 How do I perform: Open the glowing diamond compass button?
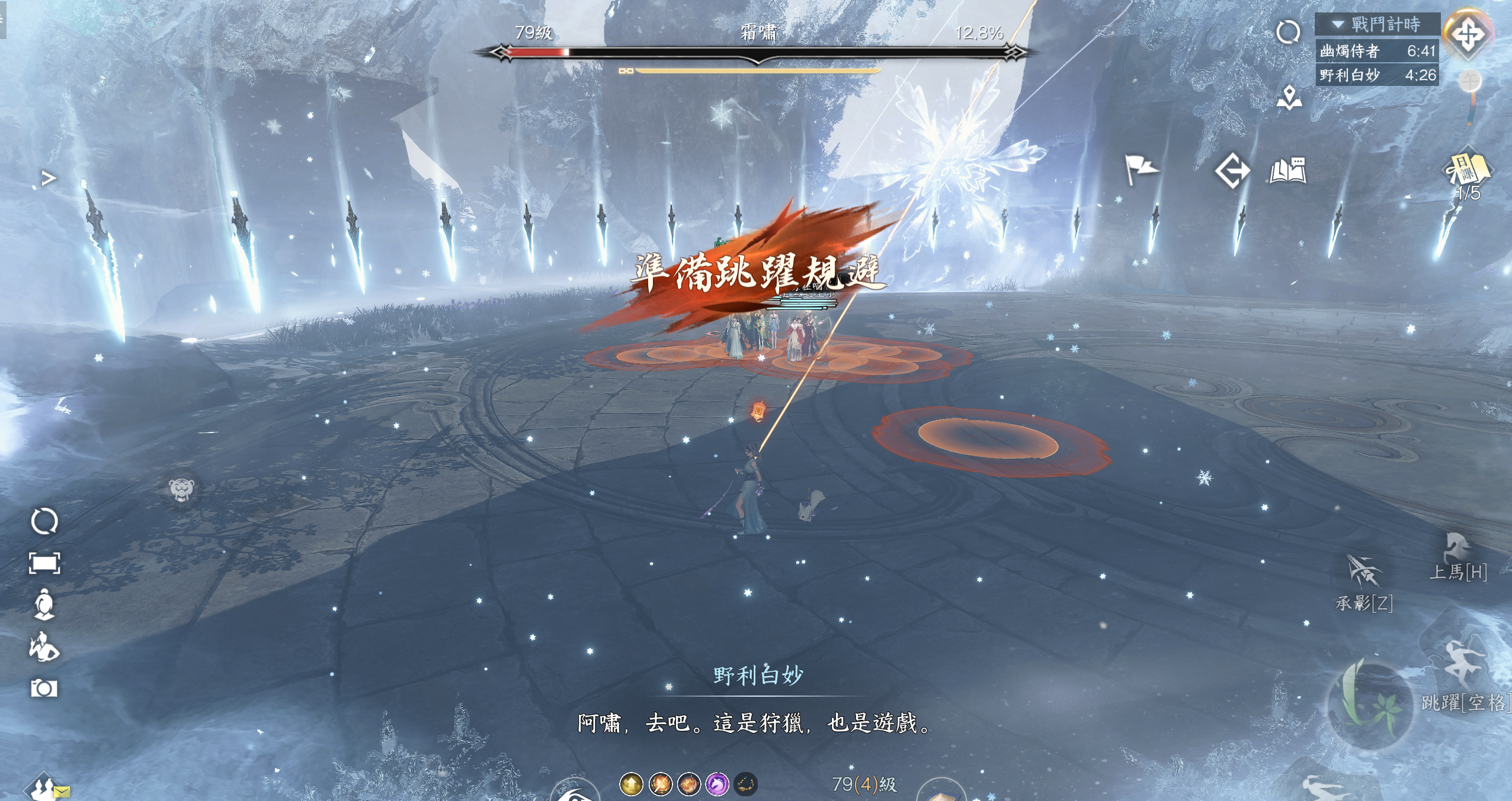[x=1468, y=34]
